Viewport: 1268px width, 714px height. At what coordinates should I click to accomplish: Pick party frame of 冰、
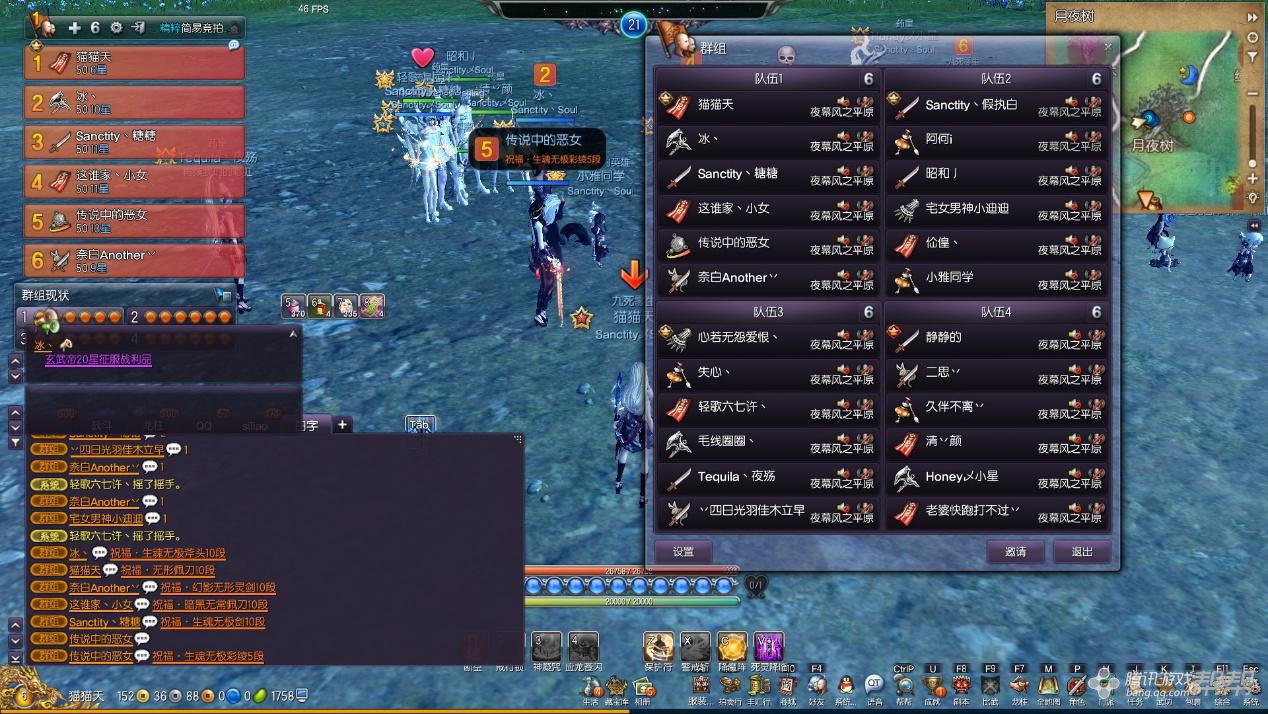135,102
